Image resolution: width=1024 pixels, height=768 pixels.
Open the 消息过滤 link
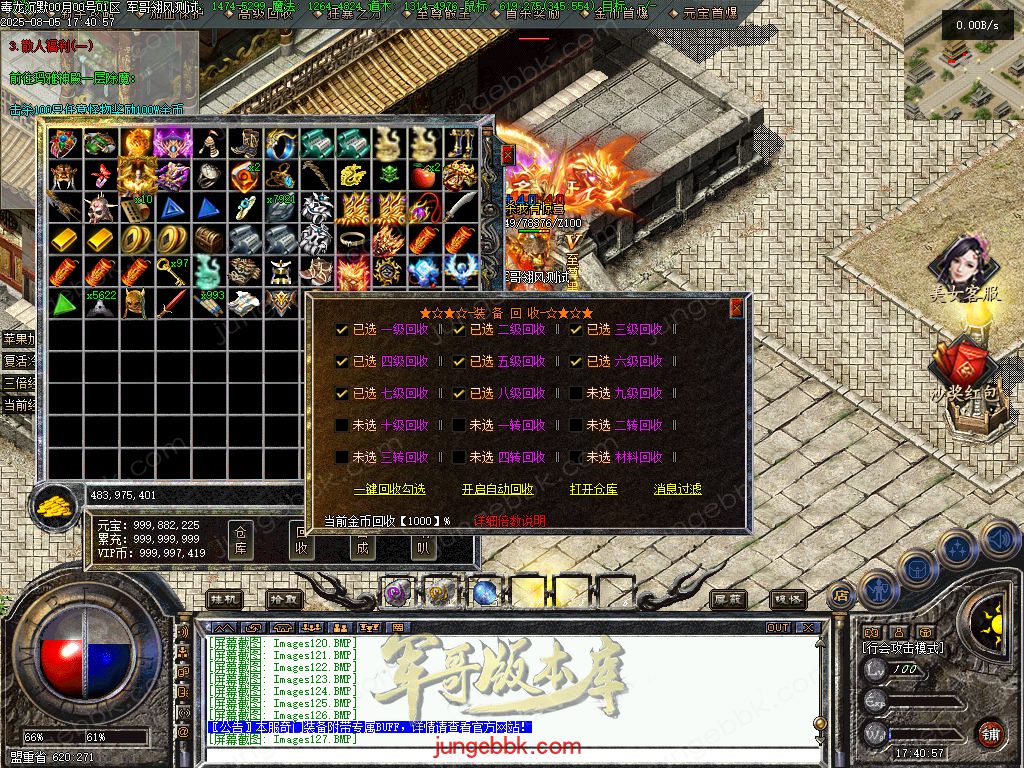click(677, 489)
